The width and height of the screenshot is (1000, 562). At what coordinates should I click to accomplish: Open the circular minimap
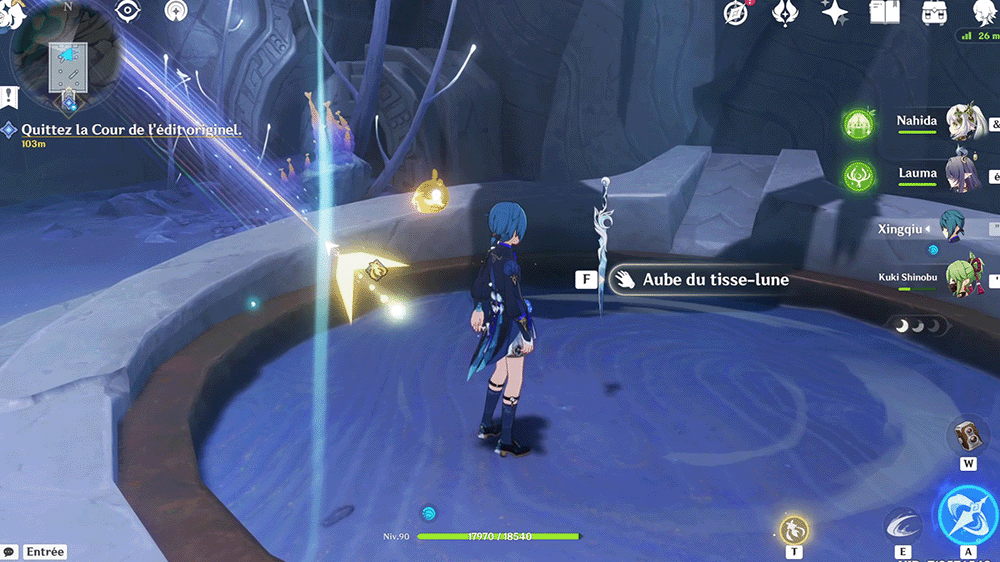[66, 58]
